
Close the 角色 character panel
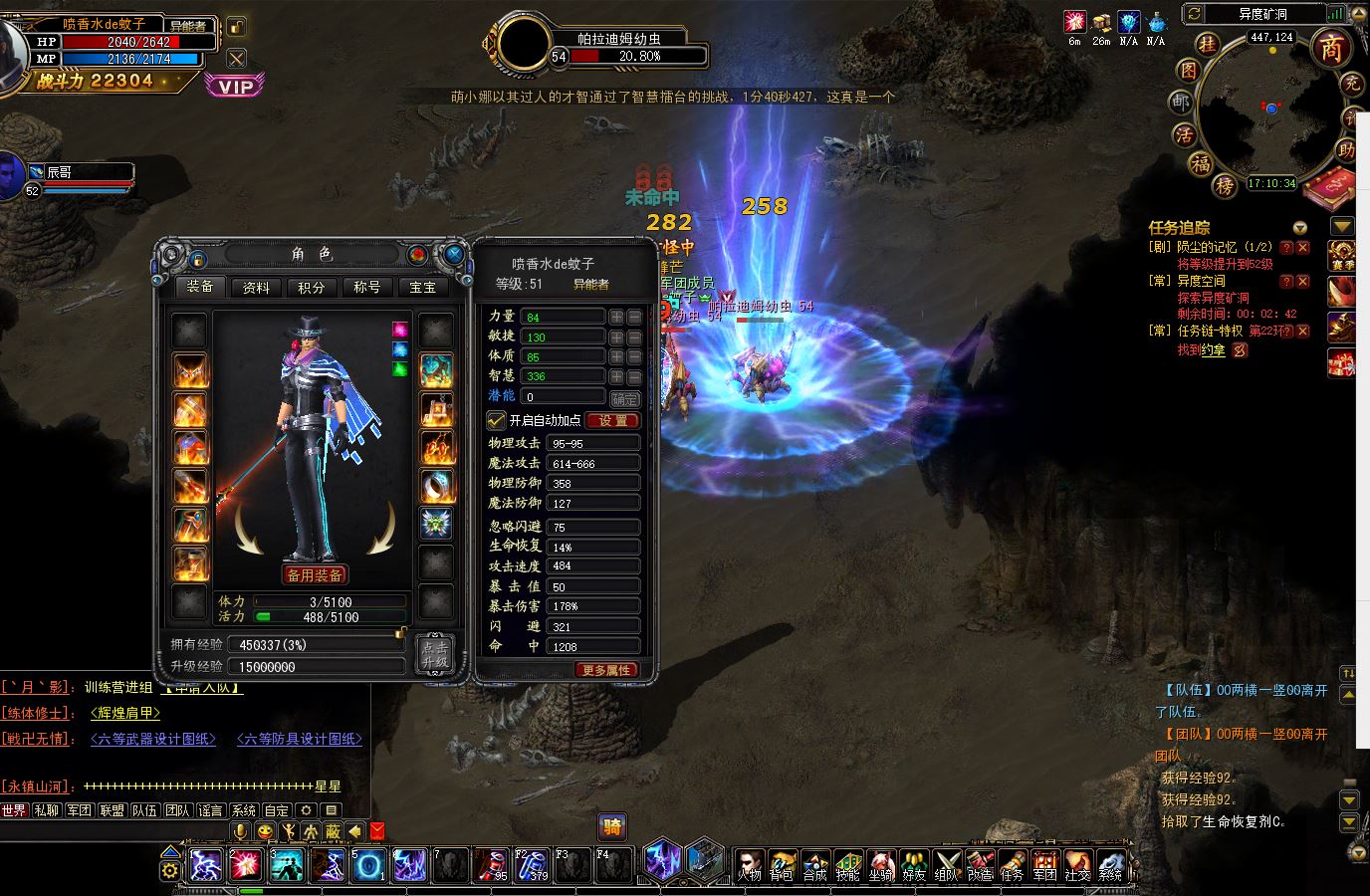(x=454, y=255)
